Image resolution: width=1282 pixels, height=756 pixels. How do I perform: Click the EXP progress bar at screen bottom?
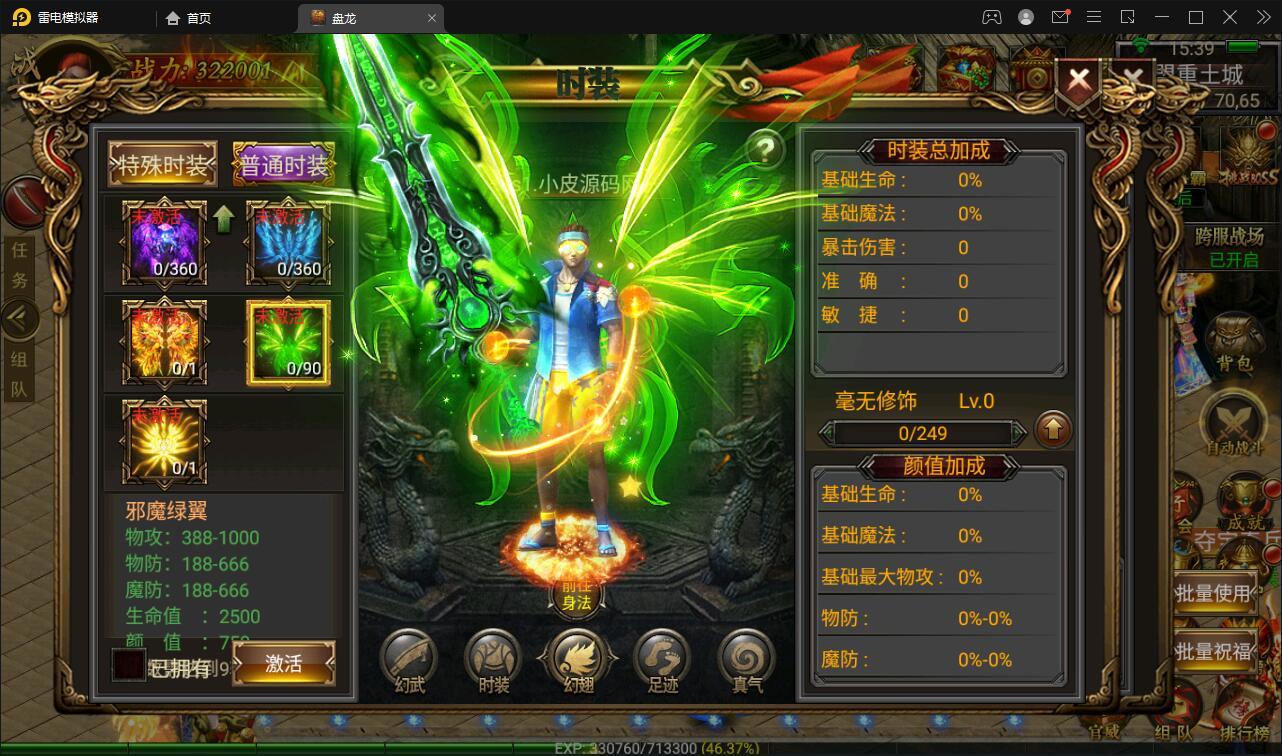[x=640, y=745]
